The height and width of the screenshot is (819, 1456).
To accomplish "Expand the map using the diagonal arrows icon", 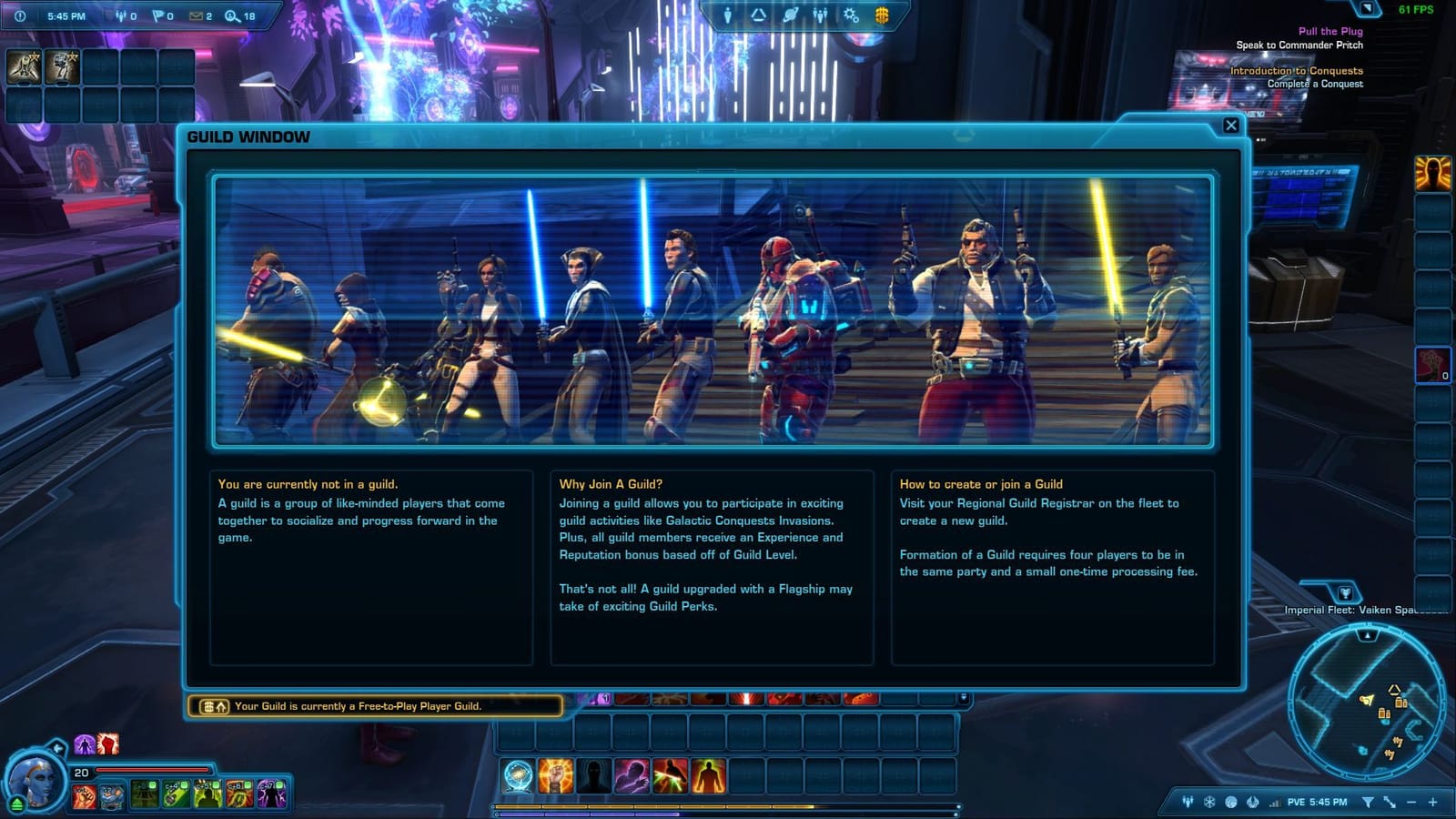I will click(1389, 803).
